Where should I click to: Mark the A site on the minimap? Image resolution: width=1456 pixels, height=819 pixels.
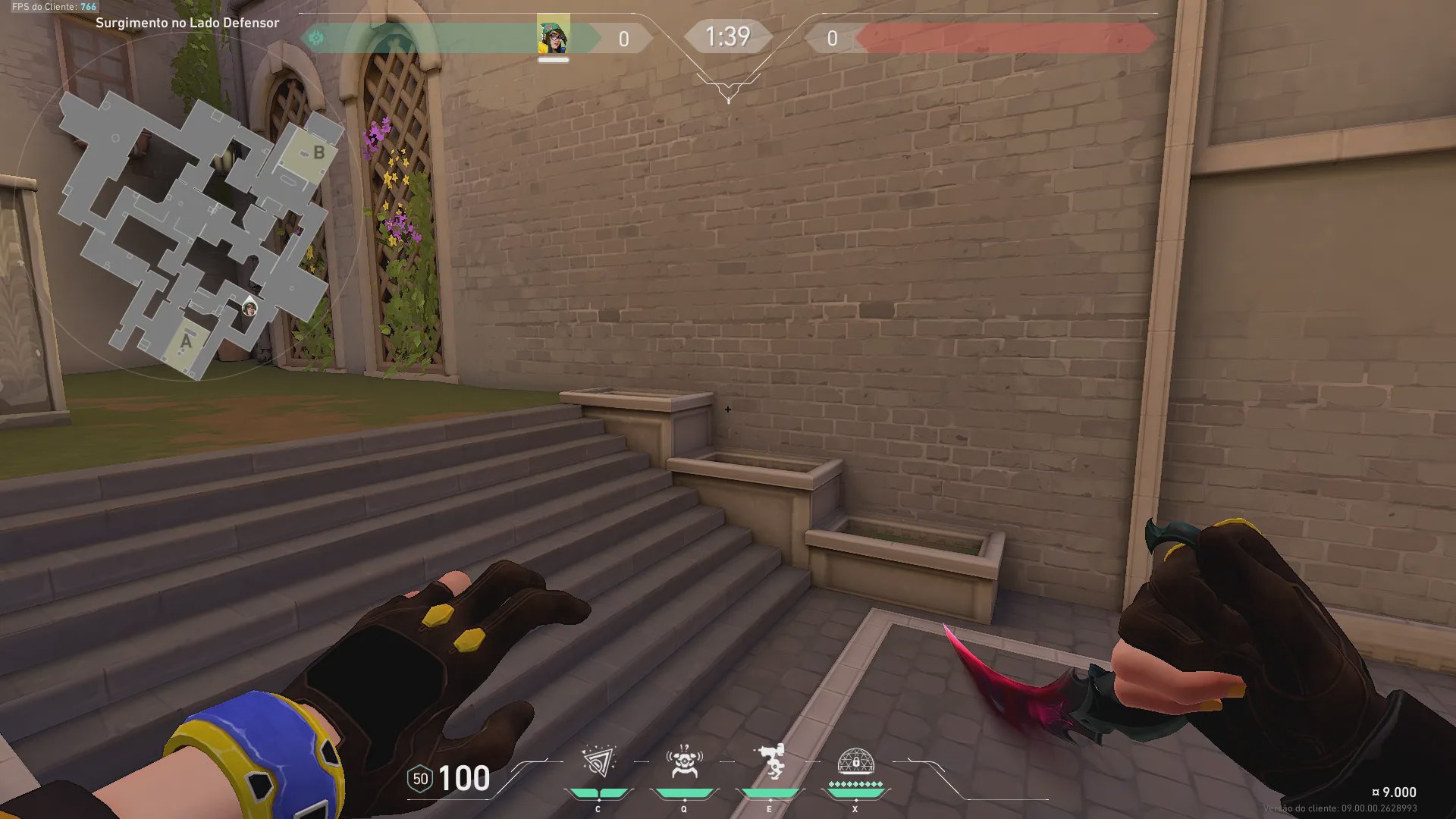tap(186, 343)
